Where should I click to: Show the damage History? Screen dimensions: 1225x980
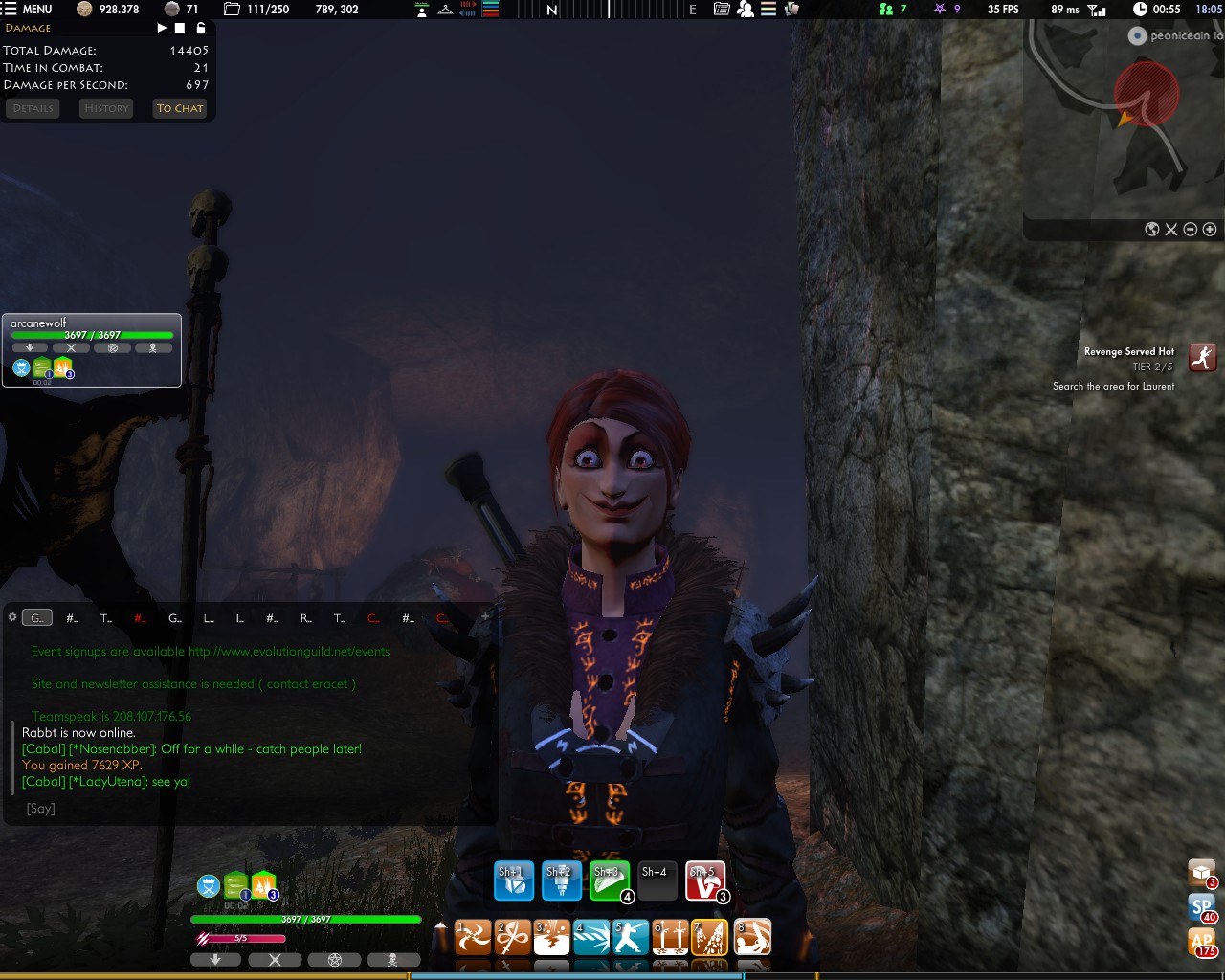point(106,108)
